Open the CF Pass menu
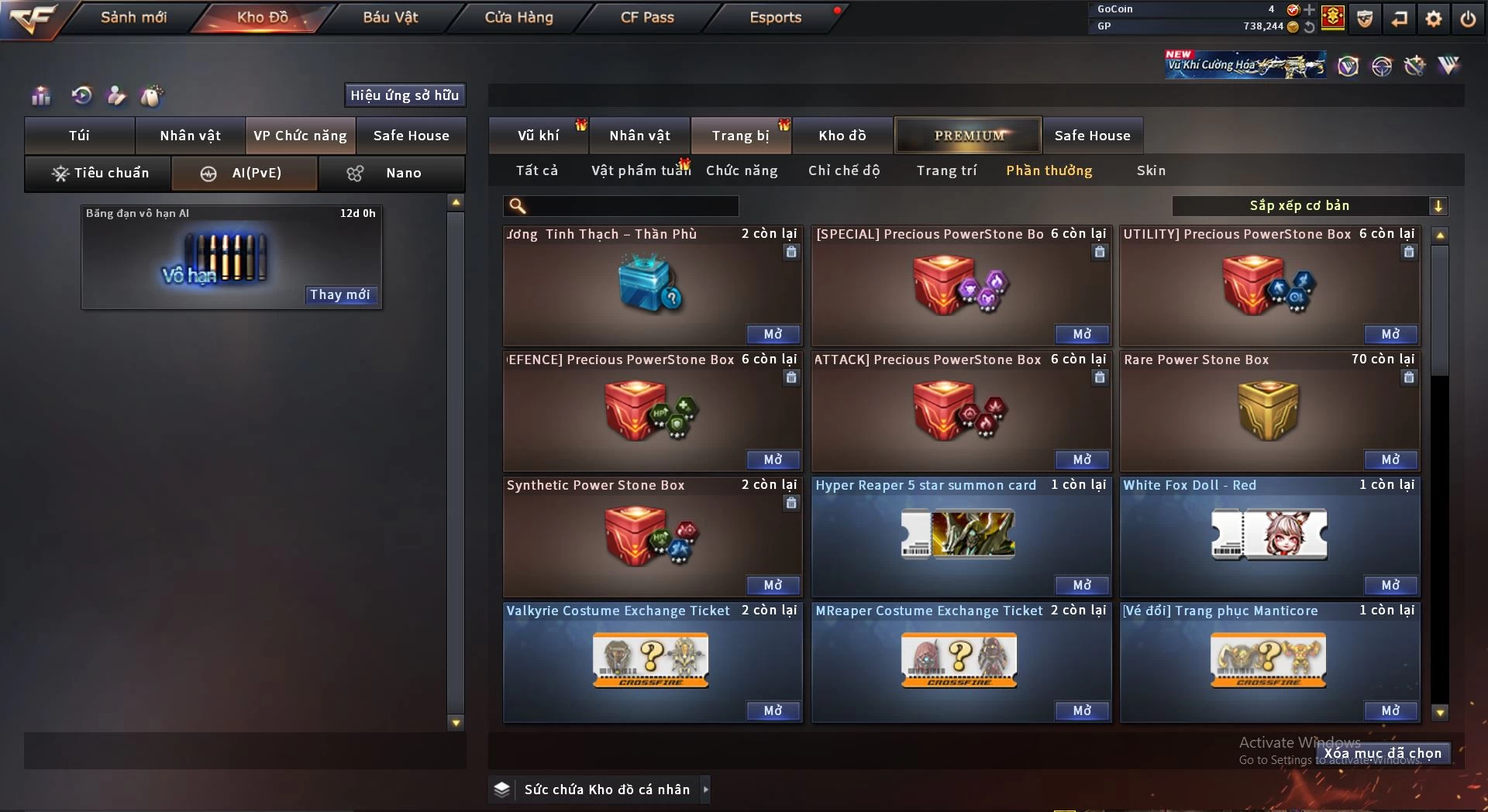The height and width of the screenshot is (812, 1488). point(647,17)
